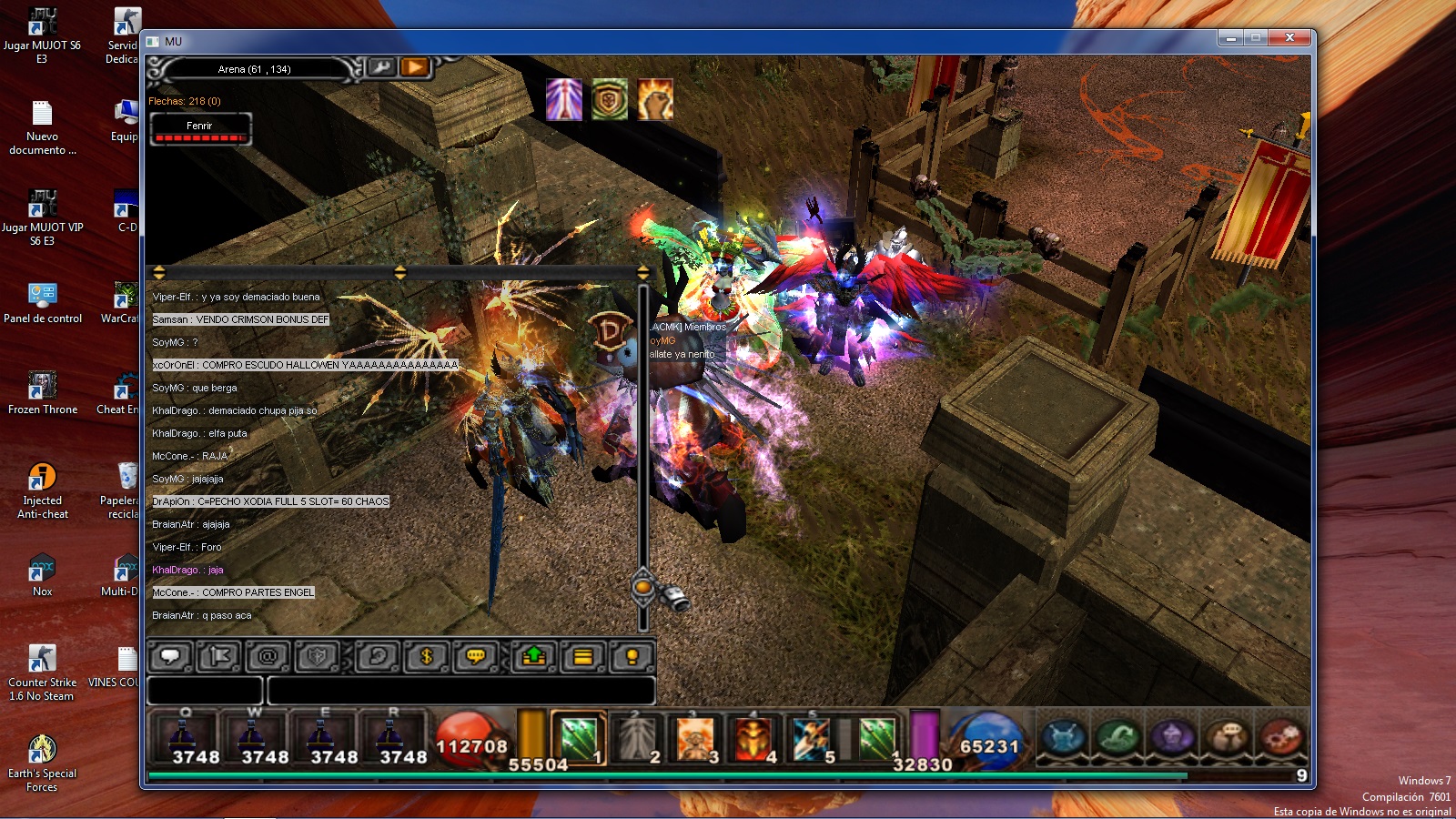Image resolution: width=1456 pixels, height=819 pixels.
Task: Open the gears menu icon in the bottom bar
Action: tap(1282, 738)
